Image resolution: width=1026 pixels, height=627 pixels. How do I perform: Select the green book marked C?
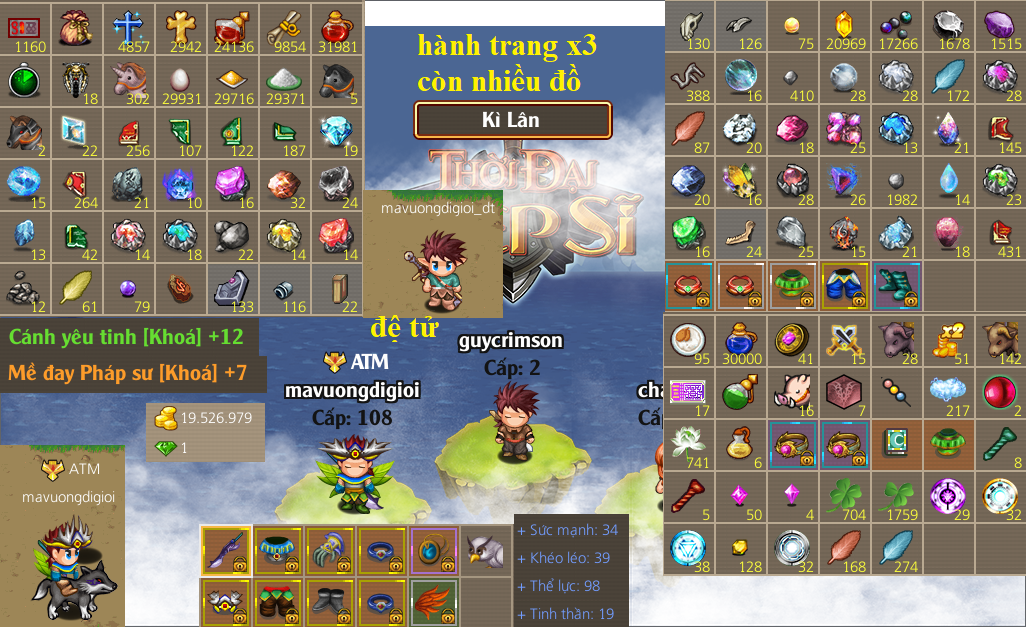coord(896,444)
